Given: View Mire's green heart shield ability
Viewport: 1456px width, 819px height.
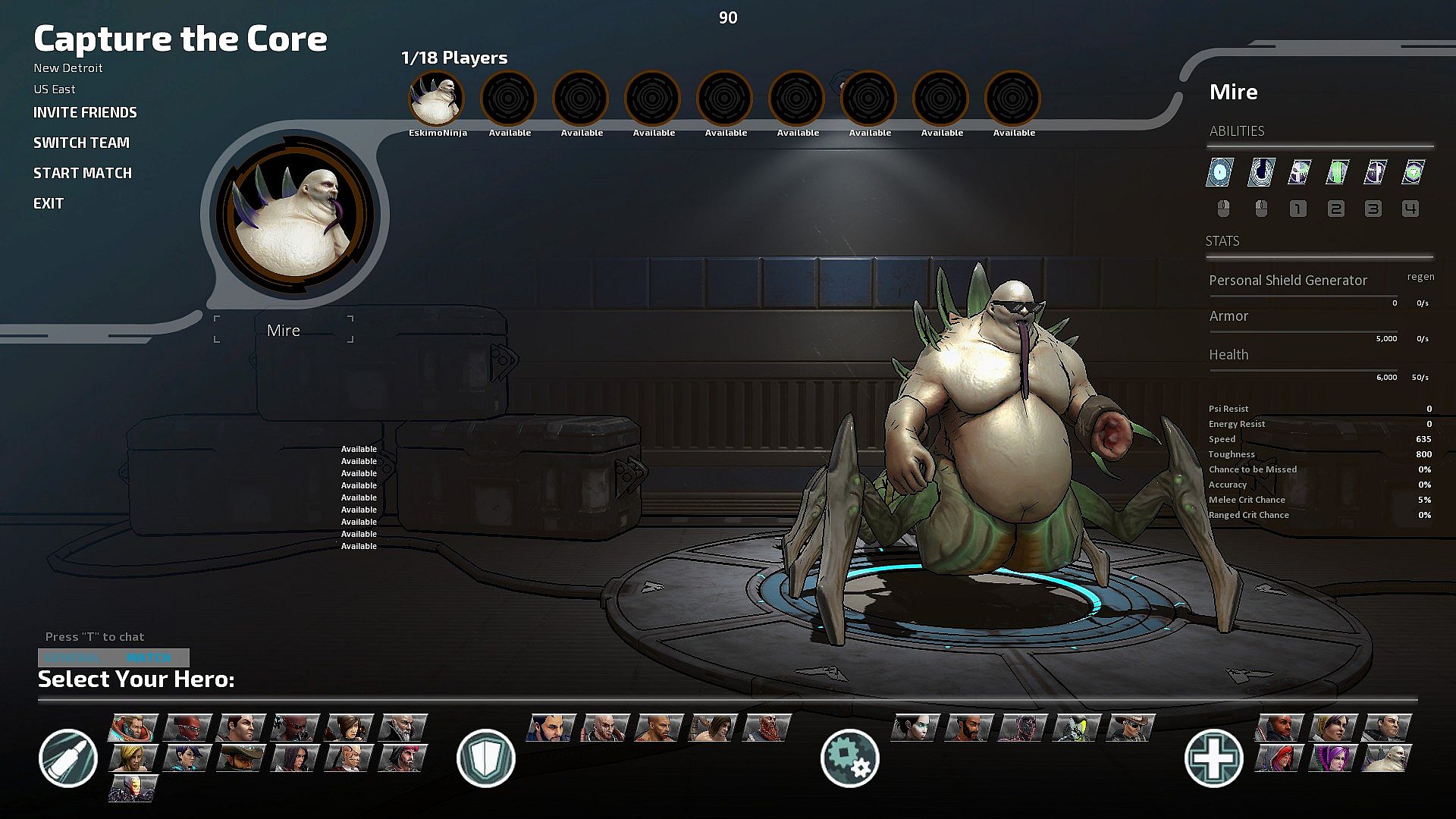Looking at the screenshot, I should 1412,172.
